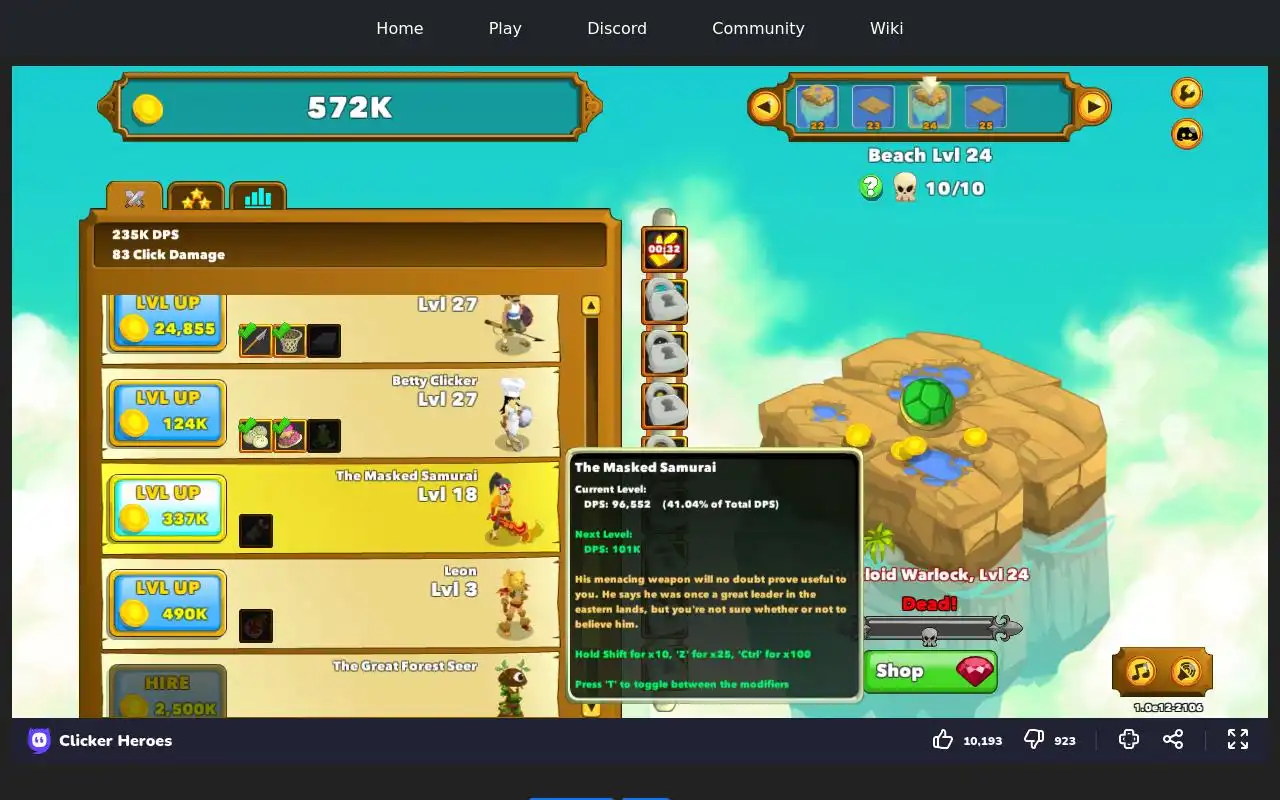Screen dimensions: 1280x800
Task: Open the bar chart statistics tab
Action: point(258,198)
